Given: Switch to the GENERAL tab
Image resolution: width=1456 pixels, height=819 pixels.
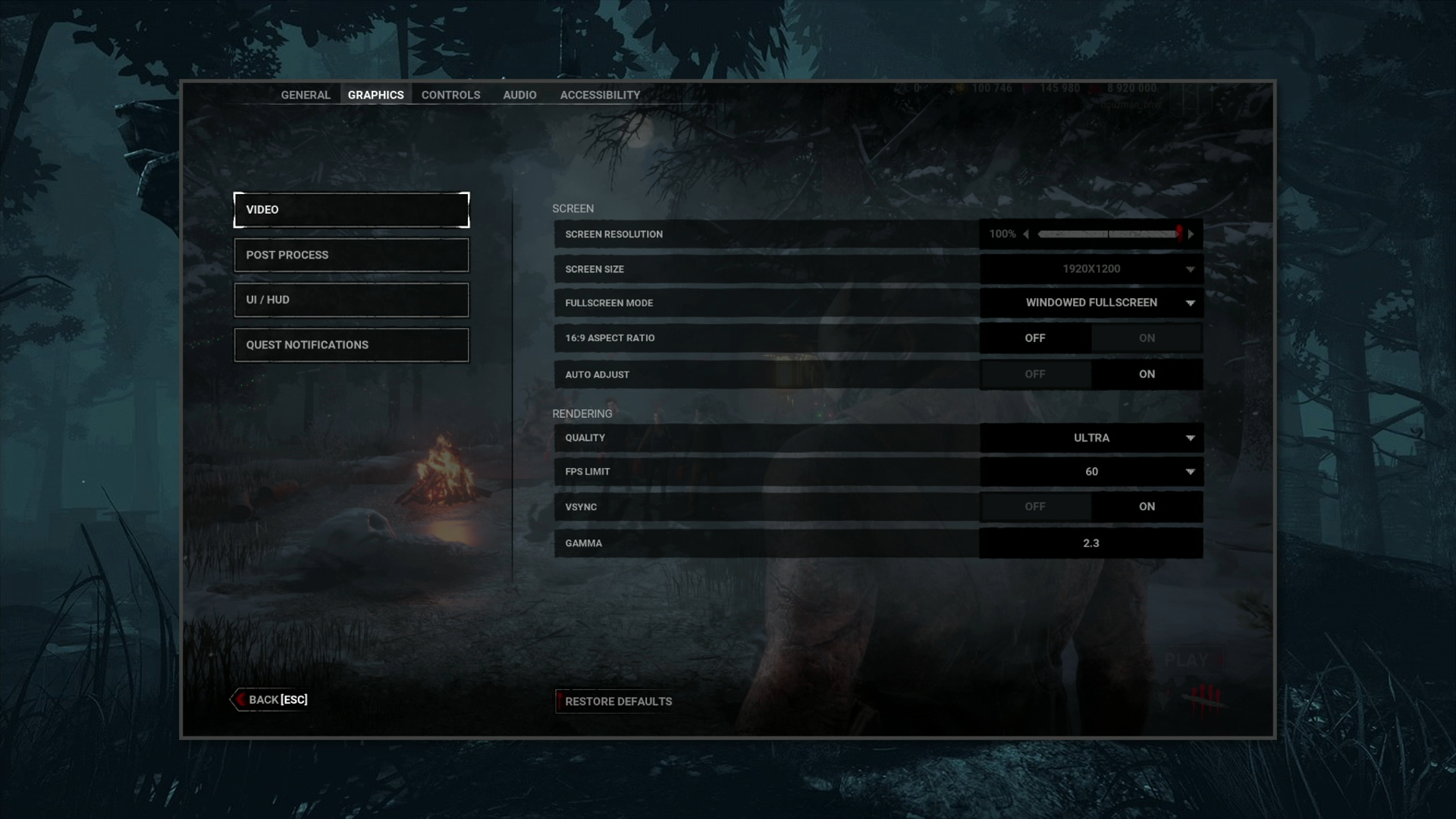Looking at the screenshot, I should [x=305, y=94].
